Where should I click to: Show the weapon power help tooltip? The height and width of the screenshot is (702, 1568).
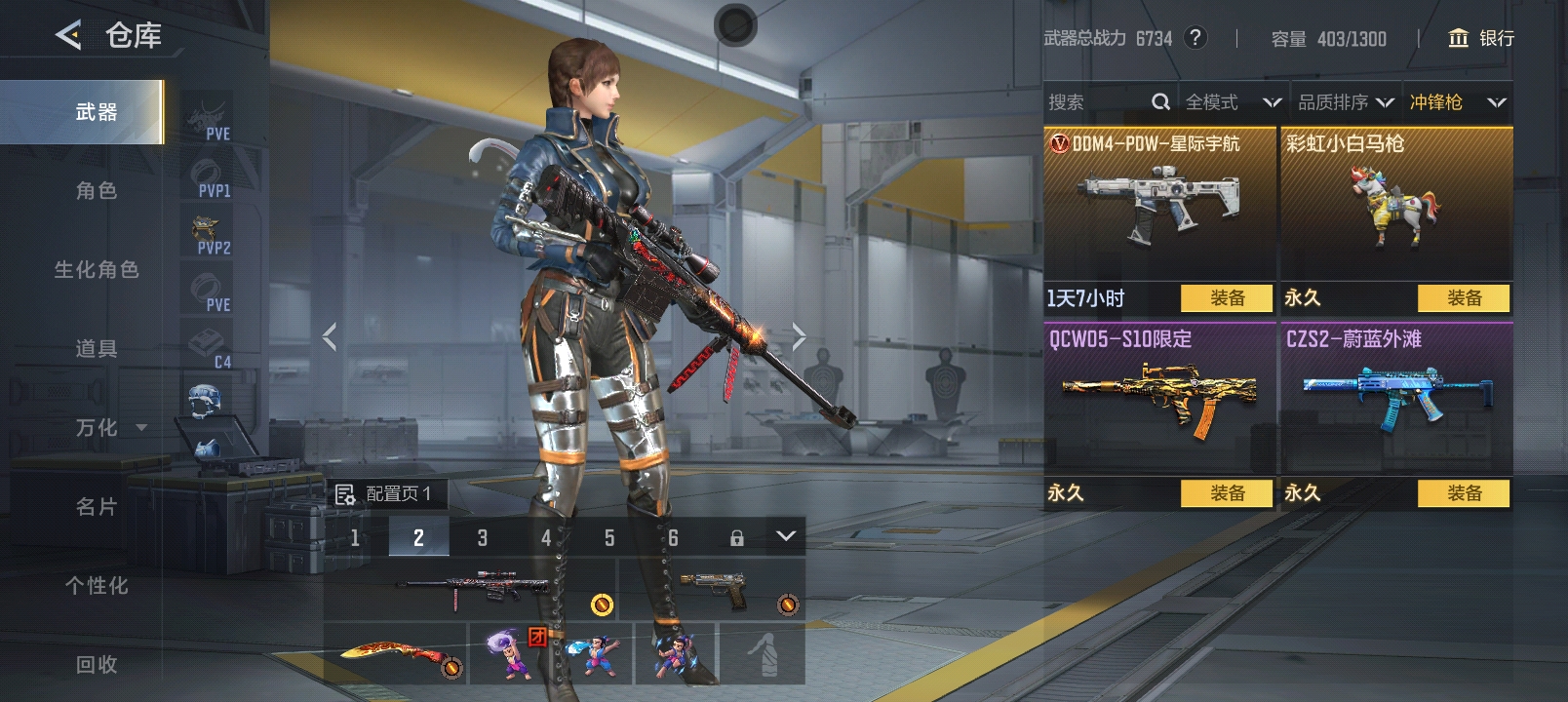[x=1195, y=38]
